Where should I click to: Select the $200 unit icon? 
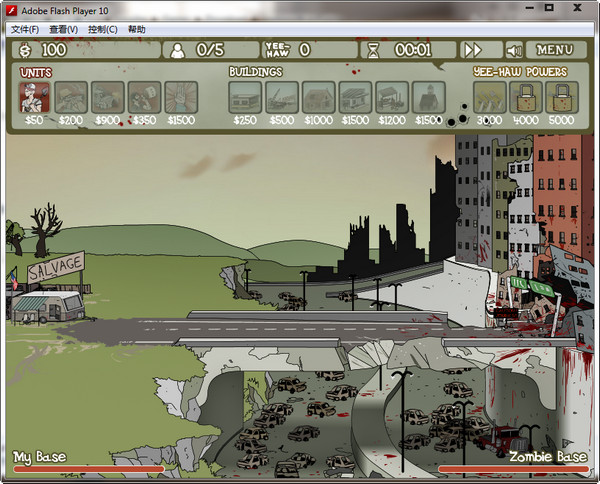[x=71, y=96]
